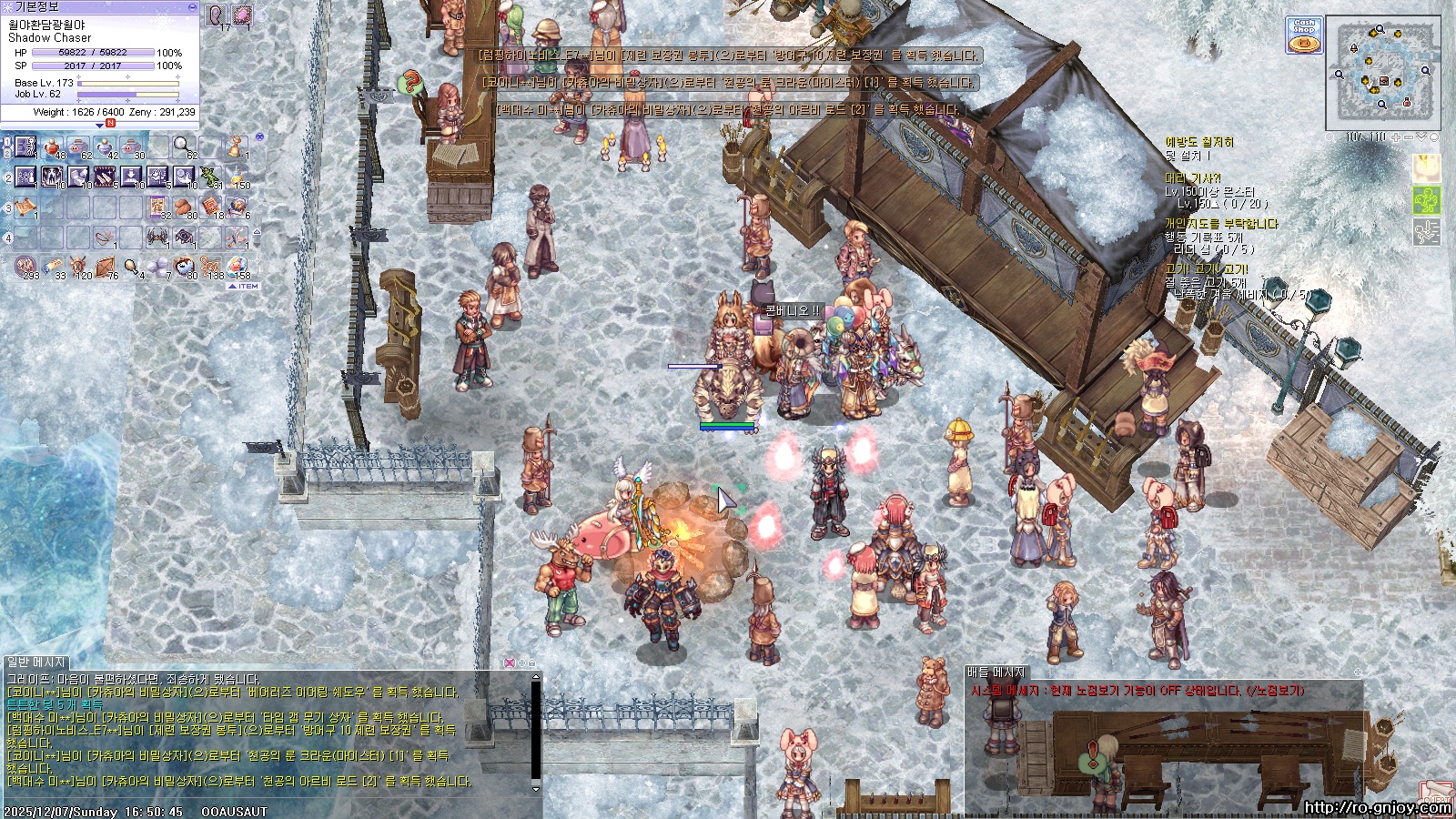Viewport: 1456px width, 819px height.
Task: Use the golden bell hotkey item
Action: [x=237, y=147]
